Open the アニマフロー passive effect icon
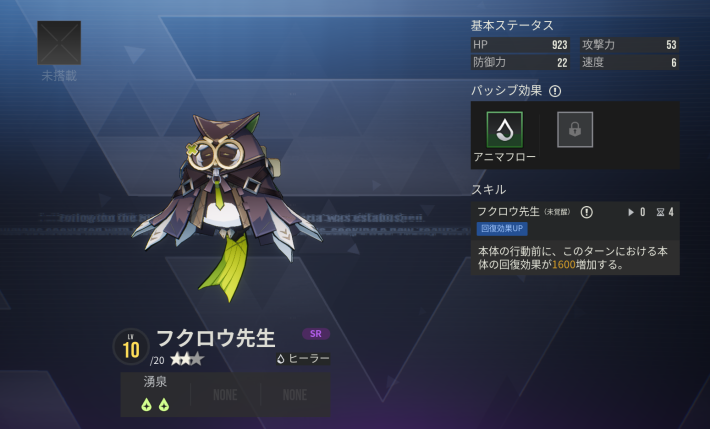This screenshot has height=429, width=710. [x=504, y=130]
